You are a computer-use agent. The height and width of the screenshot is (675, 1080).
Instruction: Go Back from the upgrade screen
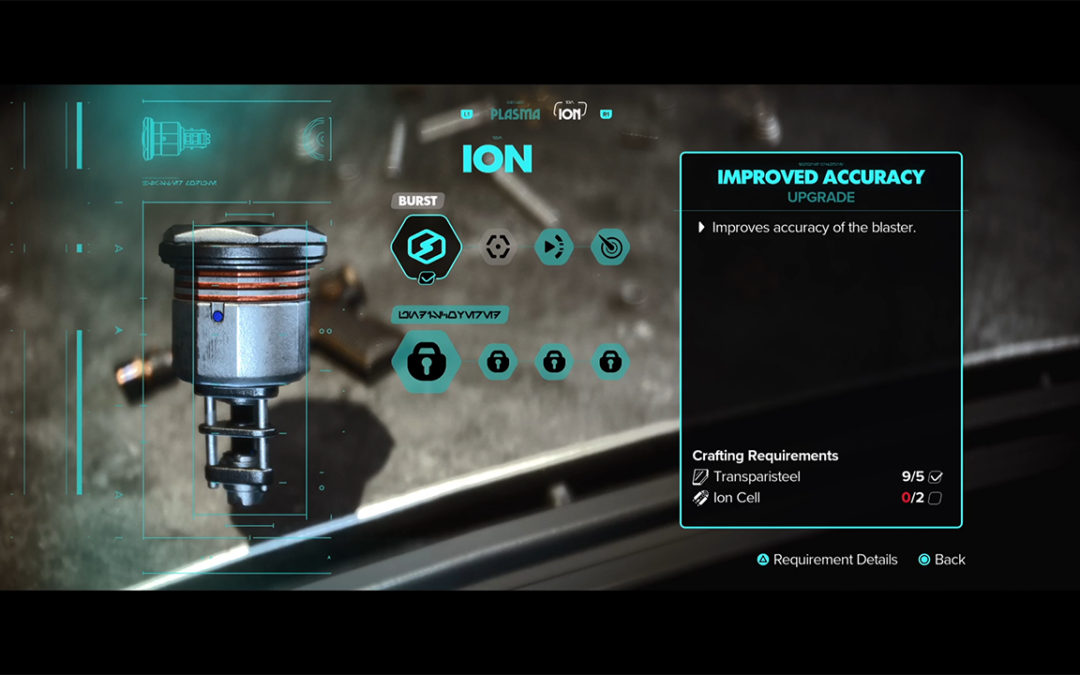942,560
